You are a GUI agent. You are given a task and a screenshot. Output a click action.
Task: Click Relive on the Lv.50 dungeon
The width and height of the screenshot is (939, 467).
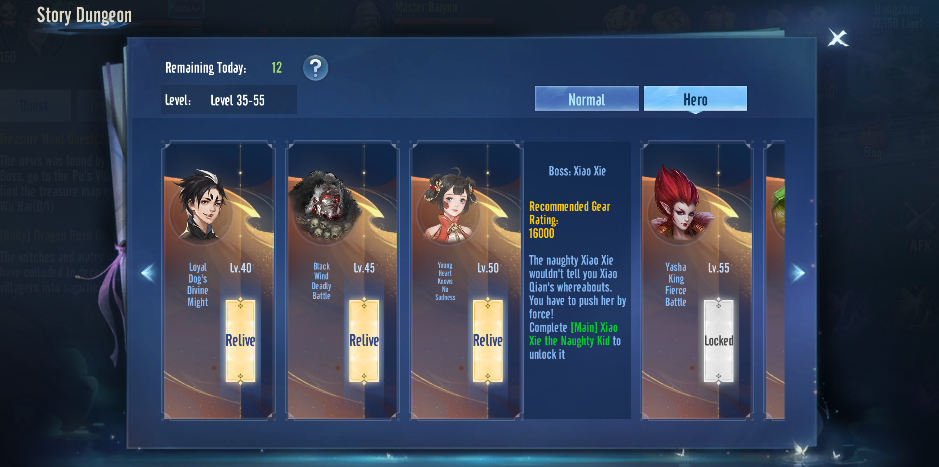point(488,340)
